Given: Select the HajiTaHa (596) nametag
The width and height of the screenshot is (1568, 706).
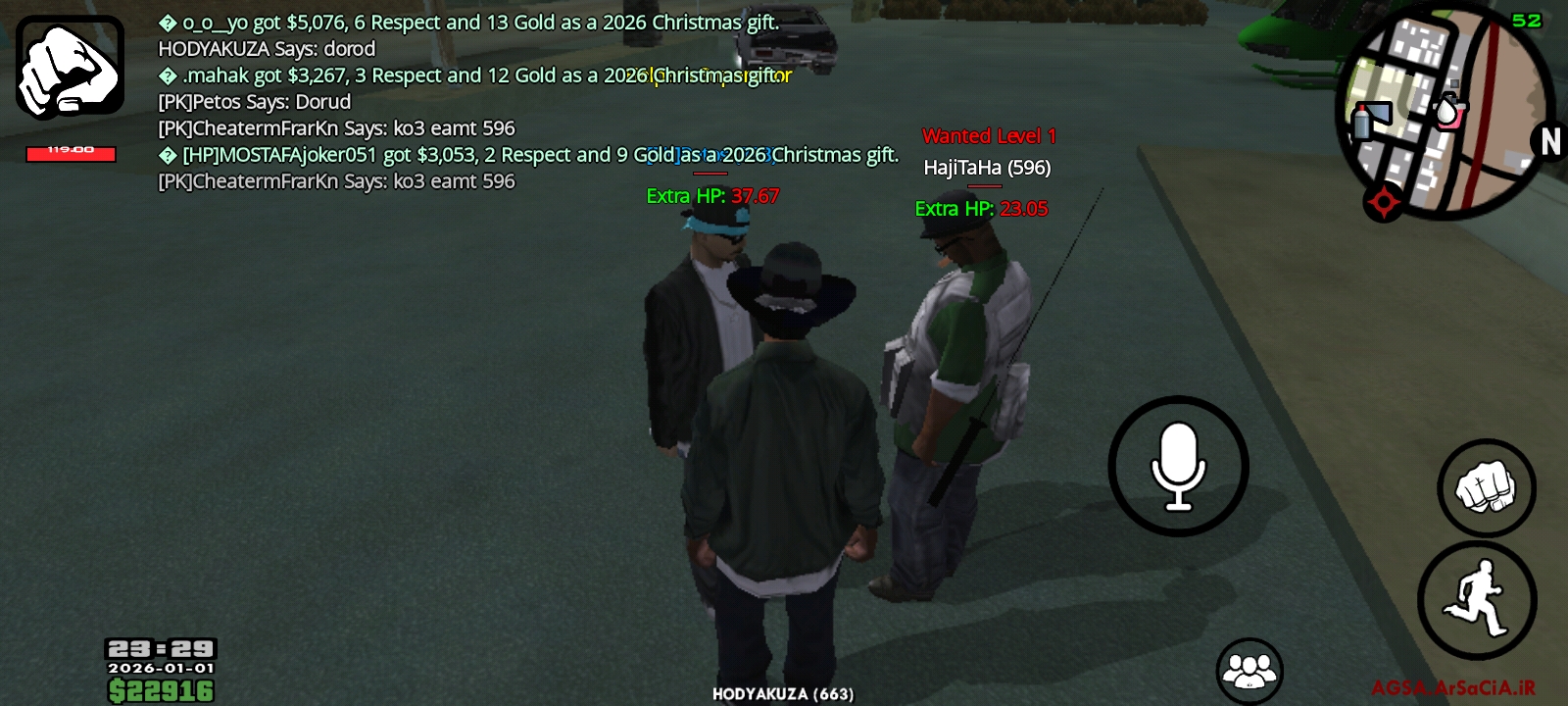Looking at the screenshot, I should 986,168.
